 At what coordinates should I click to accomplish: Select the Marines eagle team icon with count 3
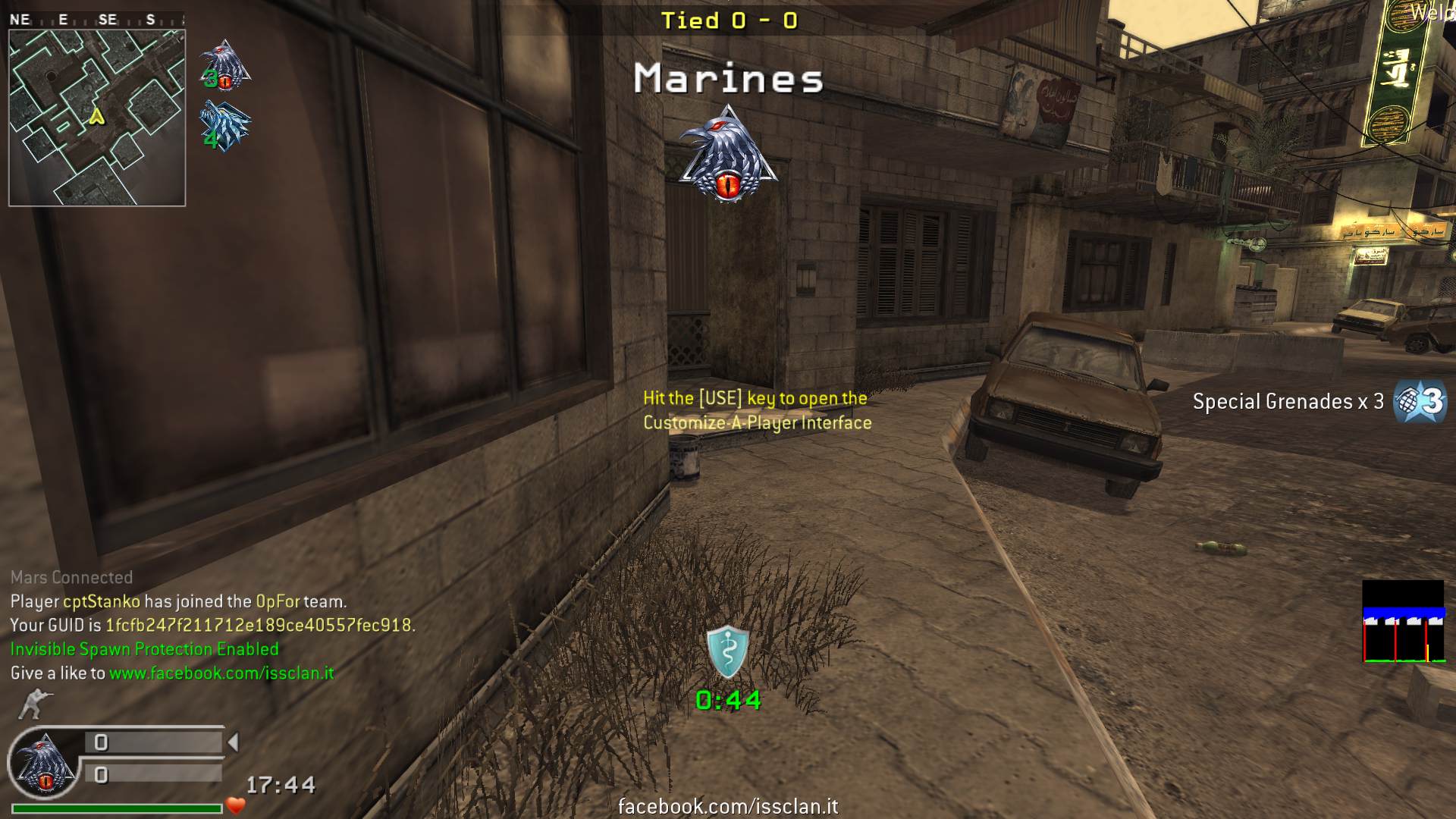(x=224, y=65)
